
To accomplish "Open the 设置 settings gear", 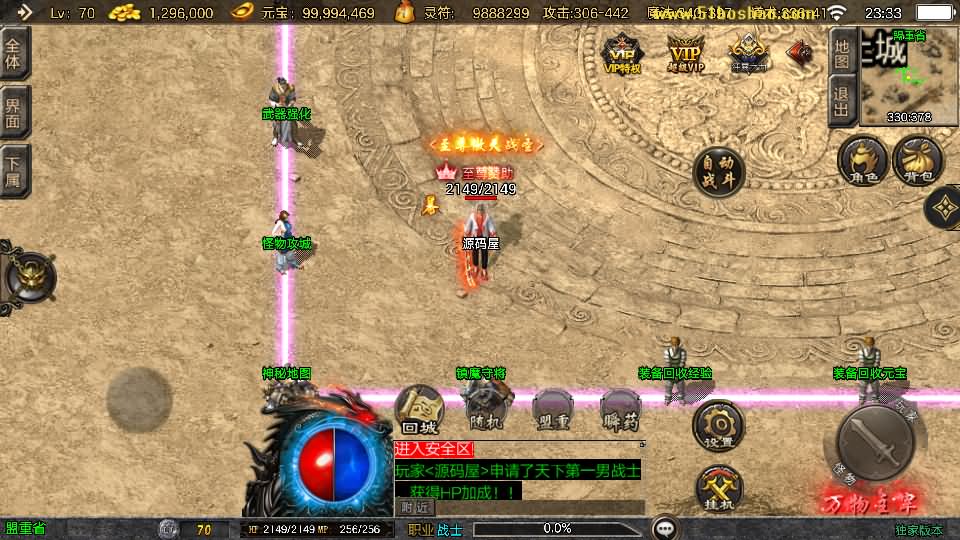I will coord(719,426).
